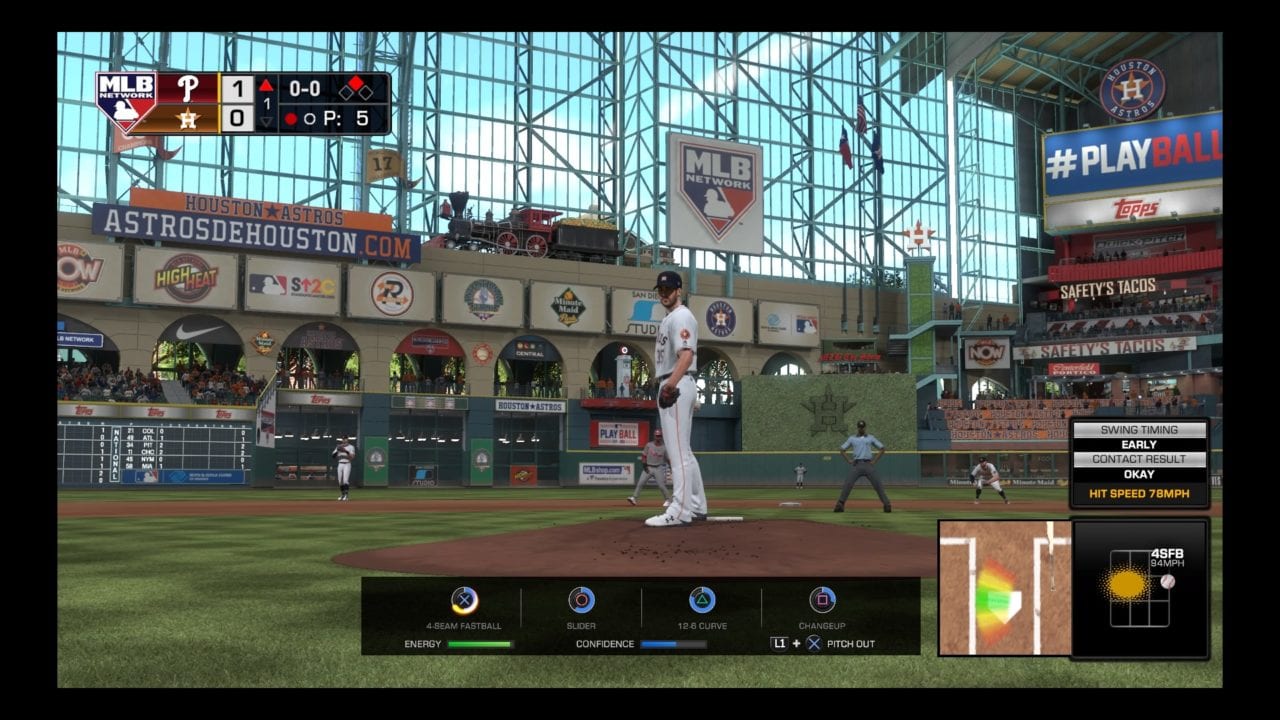The height and width of the screenshot is (720, 1280).
Task: Click the strike zone pitch location grid
Action: (1139, 589)
